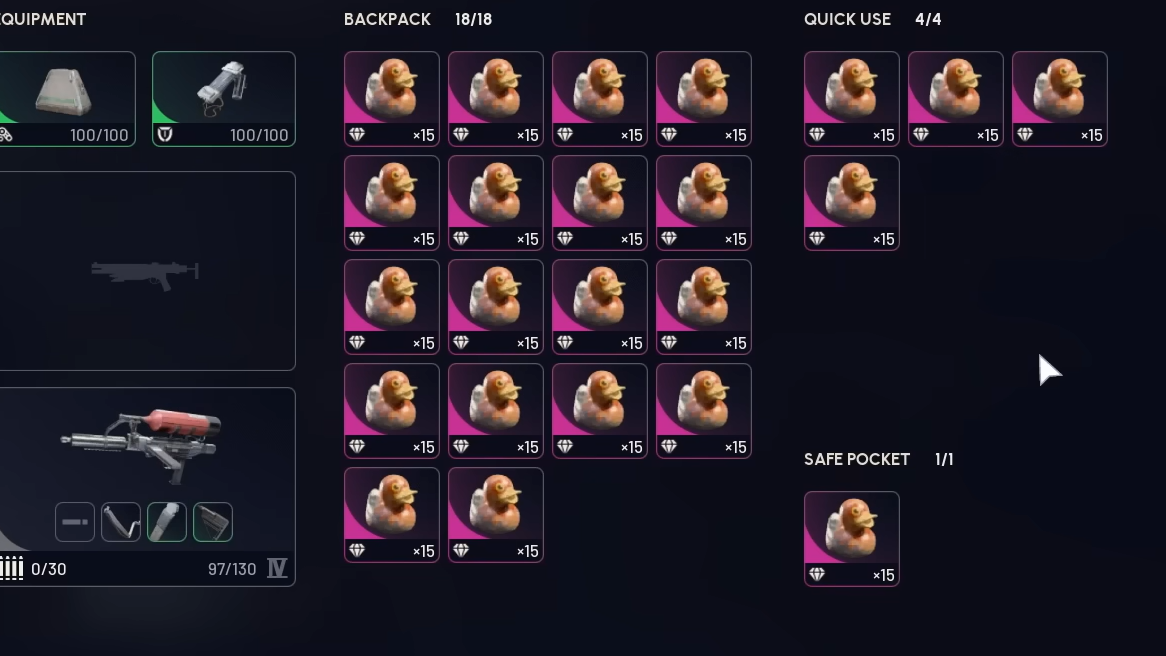Click the empty weapon slot silhouette
Viewport: 1166px width, 656px height.
tap(145, 271)
